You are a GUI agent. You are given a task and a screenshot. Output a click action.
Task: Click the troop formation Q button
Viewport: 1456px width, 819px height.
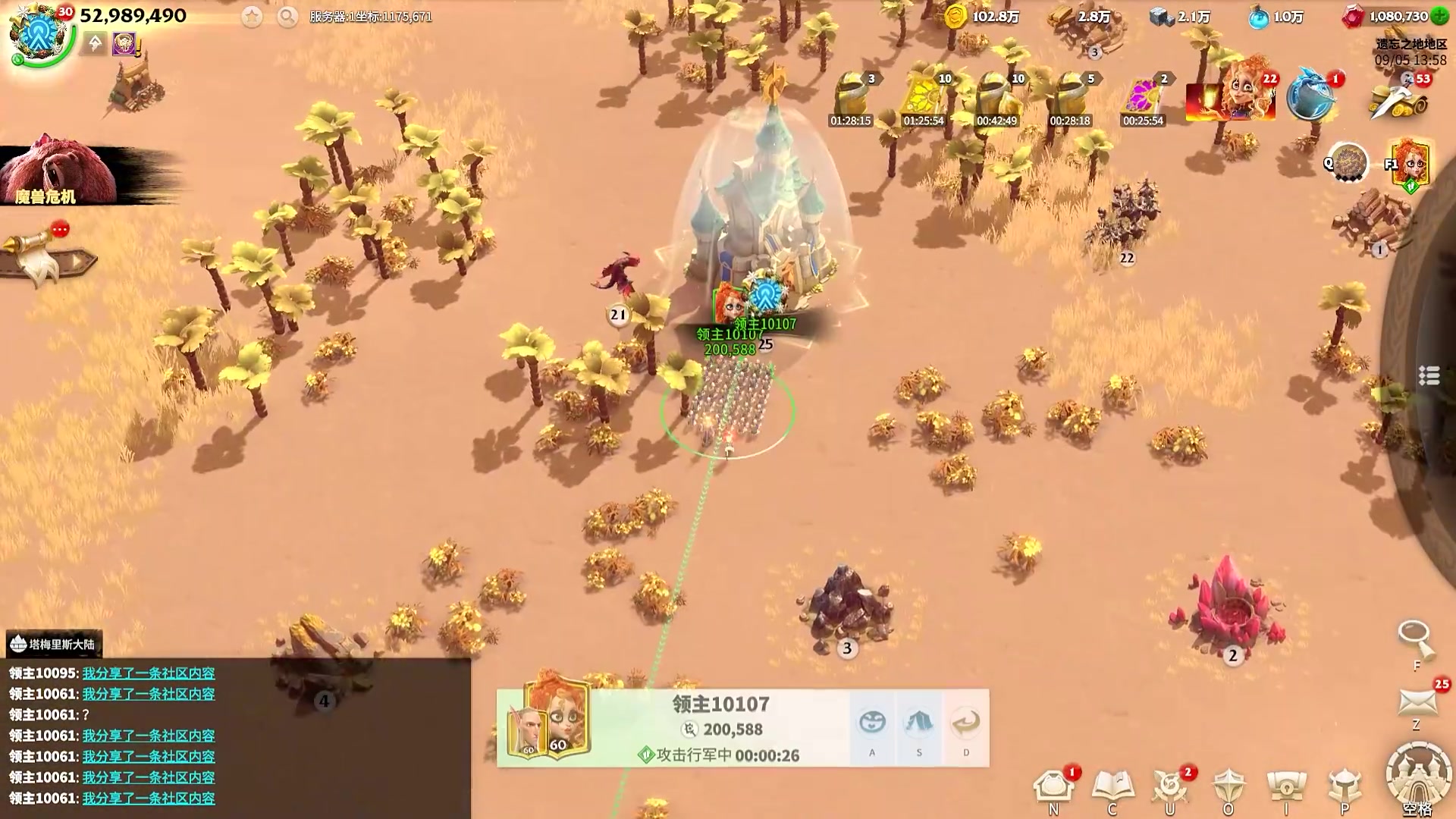click(x=1348, y=162)
